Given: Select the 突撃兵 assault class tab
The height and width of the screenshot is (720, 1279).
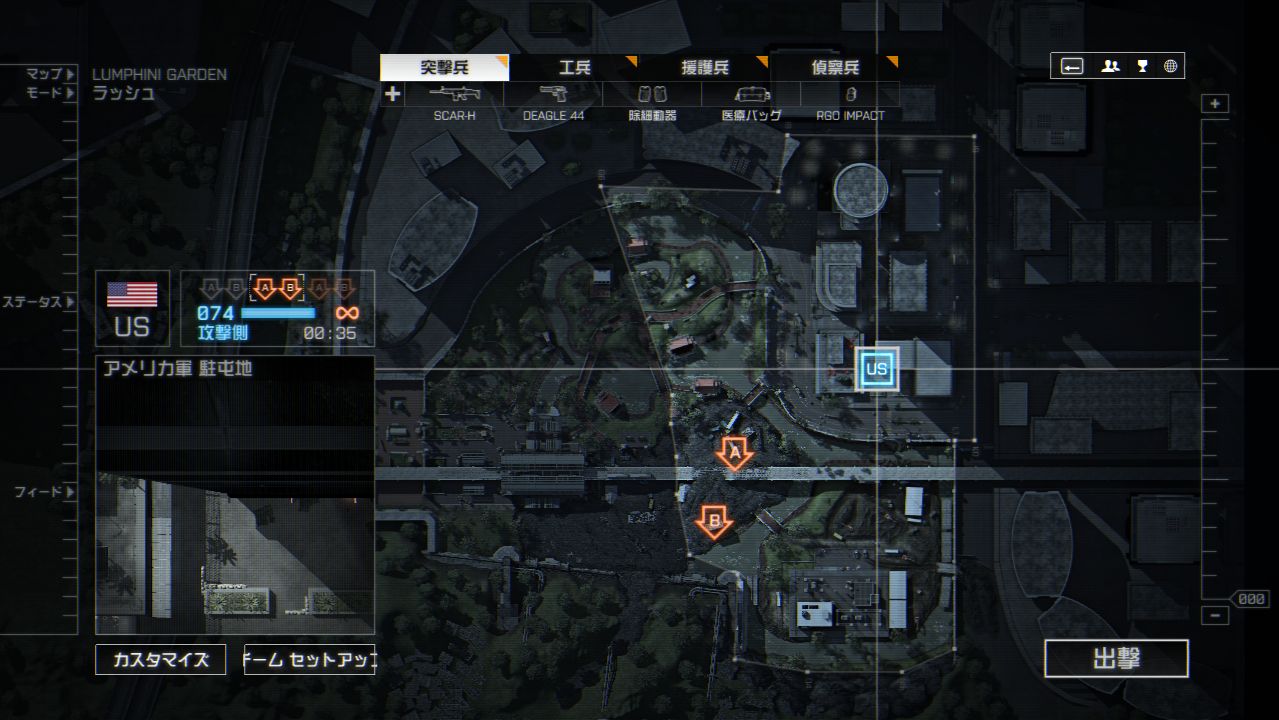Looking at the screenshot, I should tap(444, 68).
